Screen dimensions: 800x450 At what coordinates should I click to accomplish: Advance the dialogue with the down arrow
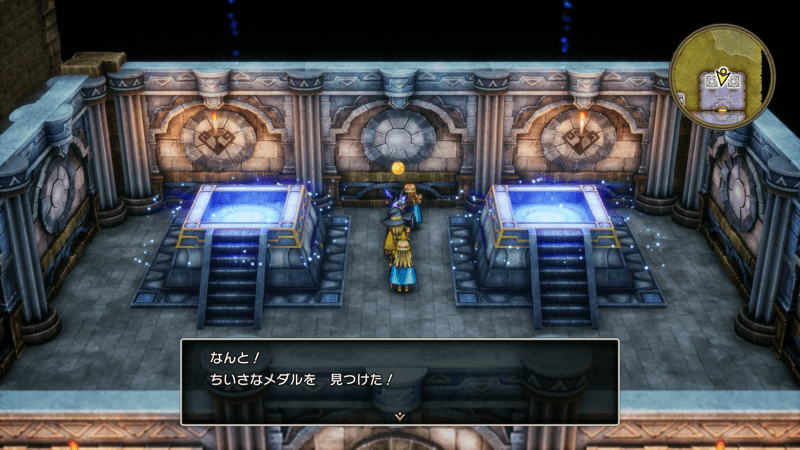pyautogui.click(x=399, y=414)
